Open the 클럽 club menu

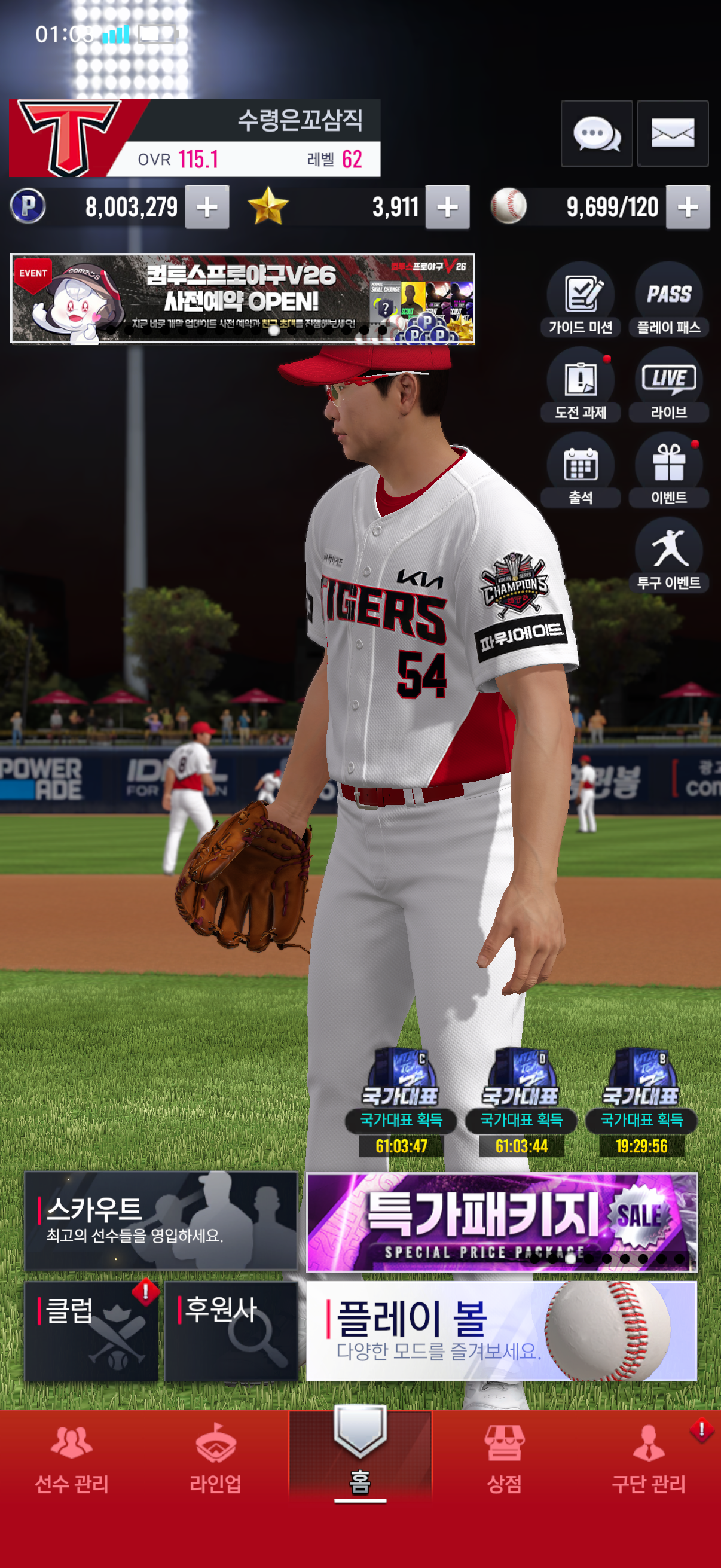(91, 1331)
